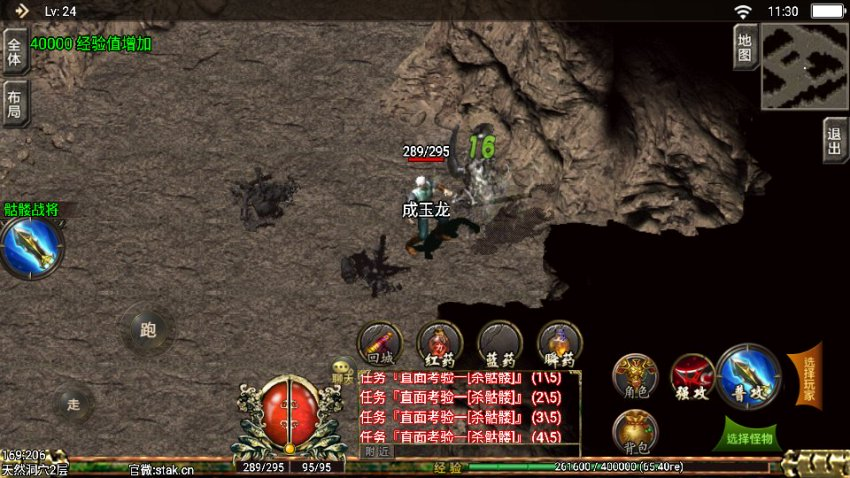Drink the 红药 red potion
Screen dimensions: 850x478
click(440, 343)
